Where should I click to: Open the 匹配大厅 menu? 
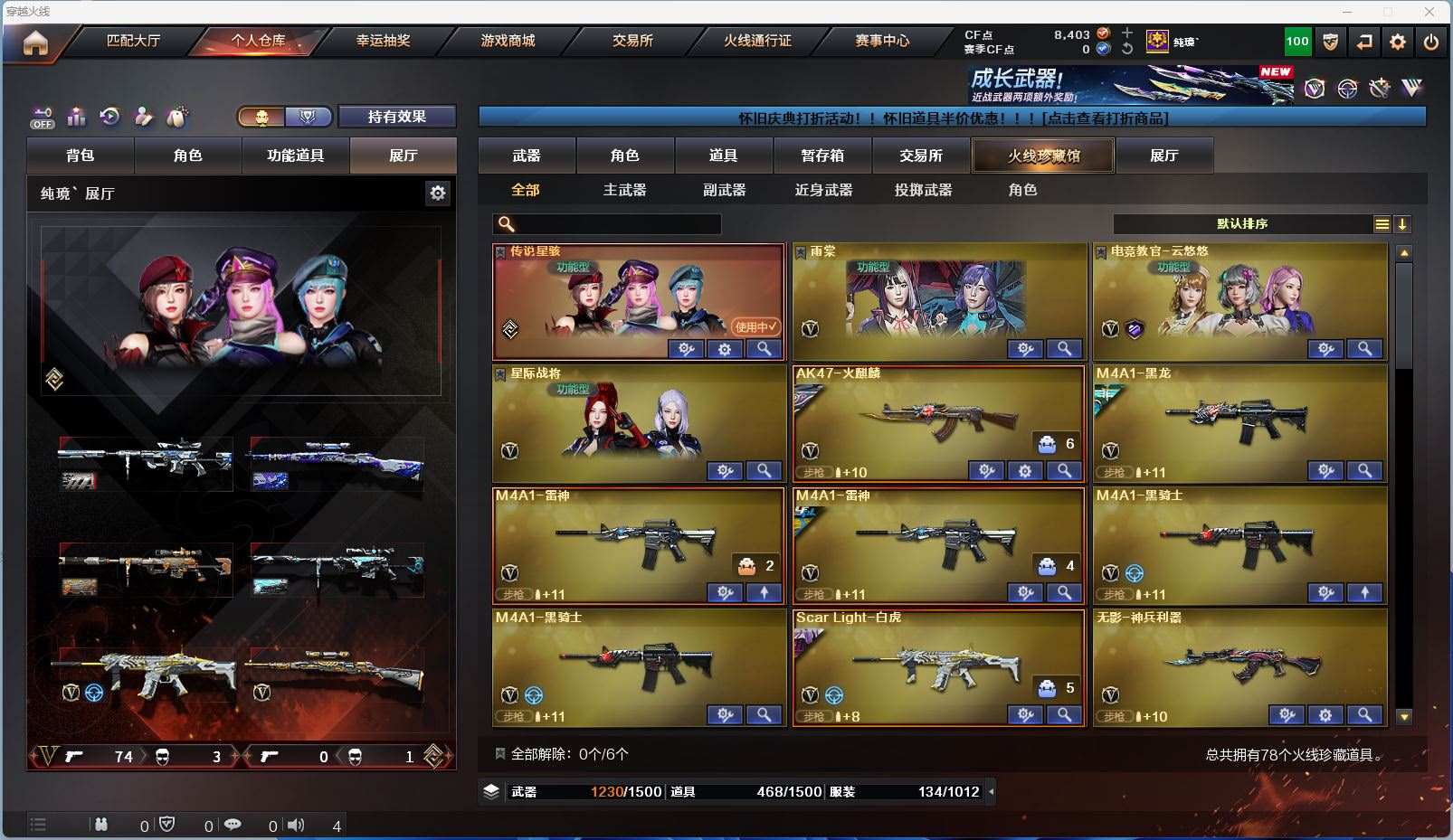pos(133,41)
